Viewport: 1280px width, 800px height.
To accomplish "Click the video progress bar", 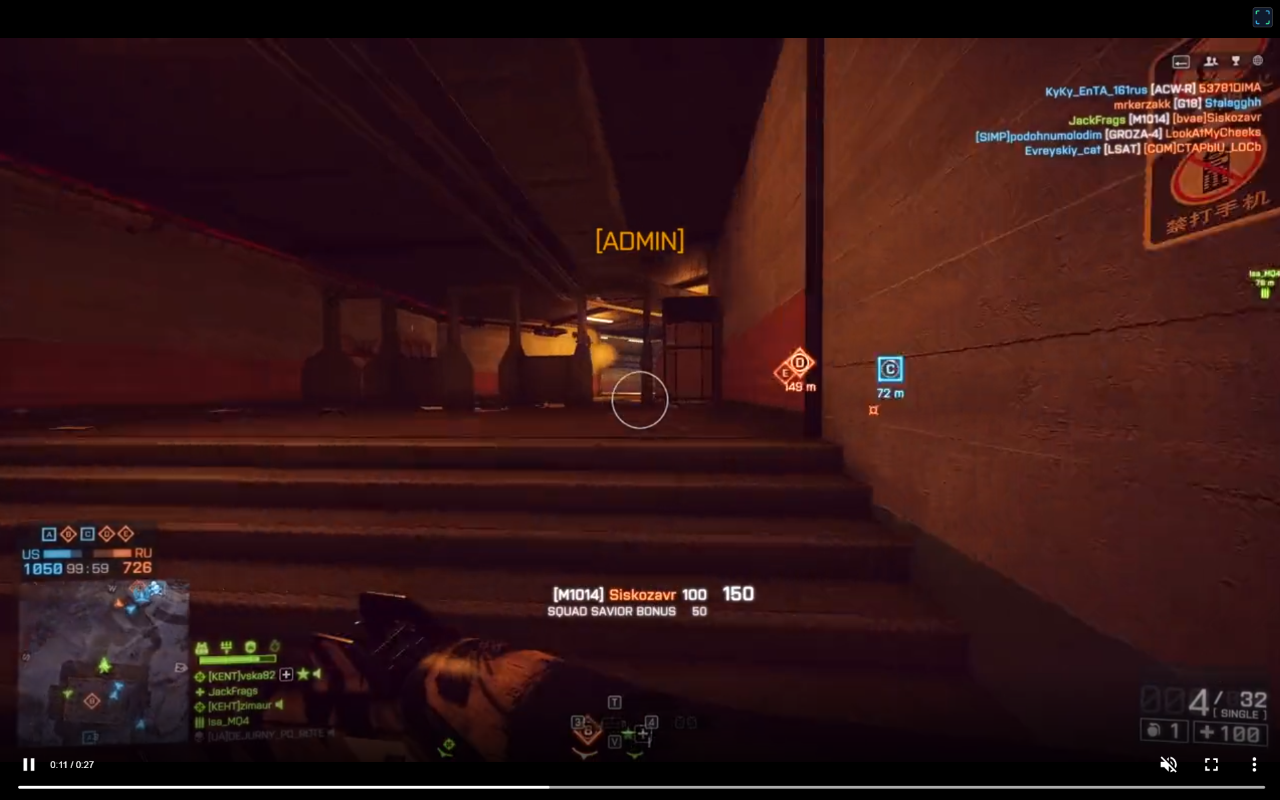I will pos(640,786).
